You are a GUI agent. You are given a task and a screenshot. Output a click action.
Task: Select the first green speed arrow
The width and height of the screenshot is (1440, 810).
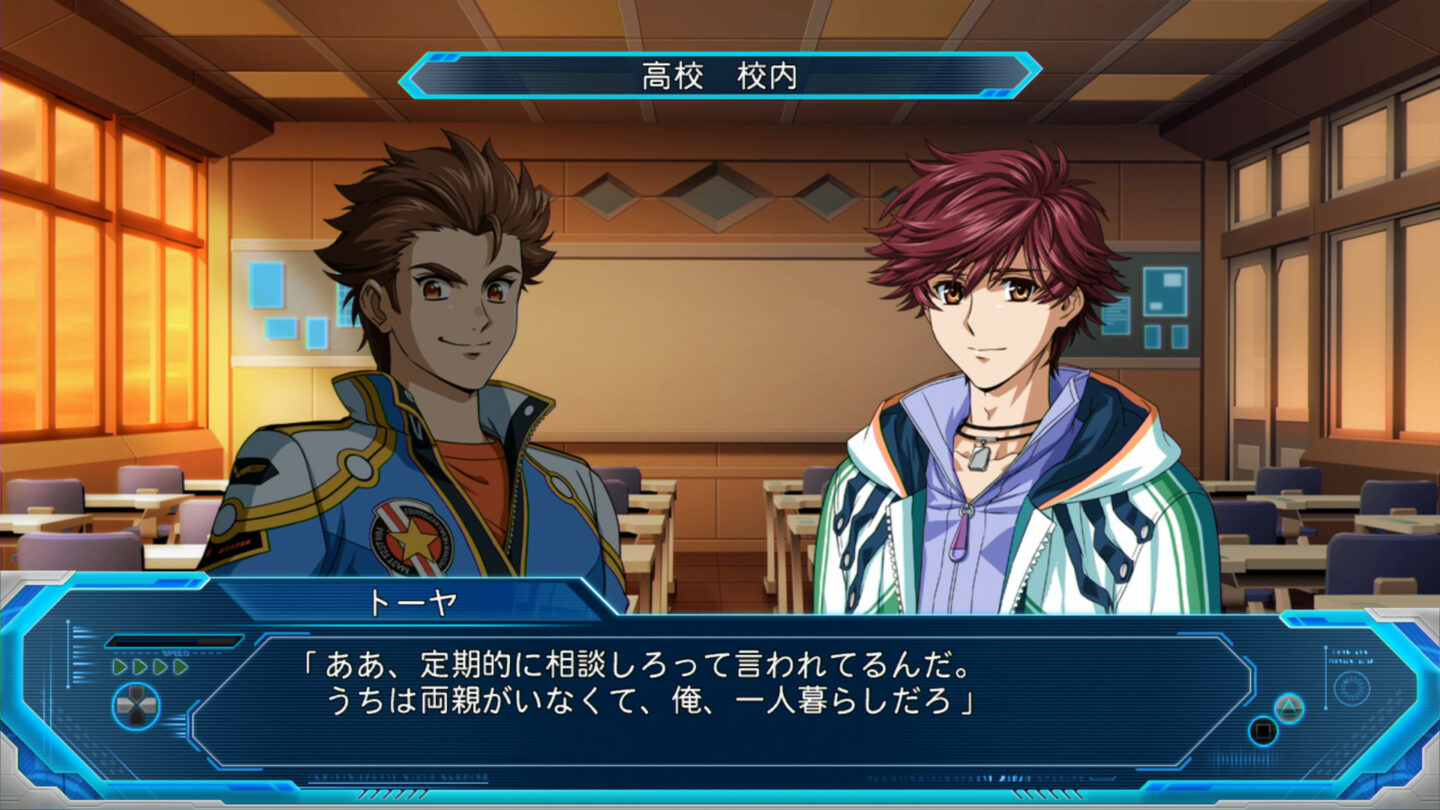click(120, 666)
